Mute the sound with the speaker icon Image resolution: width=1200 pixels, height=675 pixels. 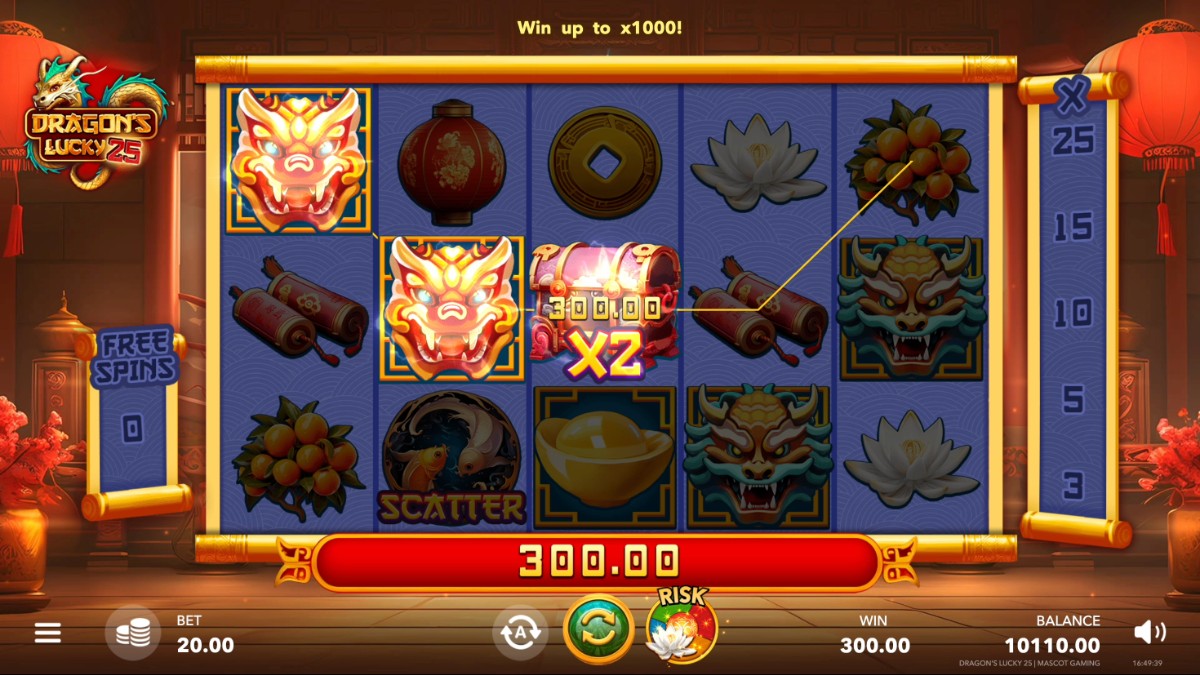click(x=1149, y=631)
